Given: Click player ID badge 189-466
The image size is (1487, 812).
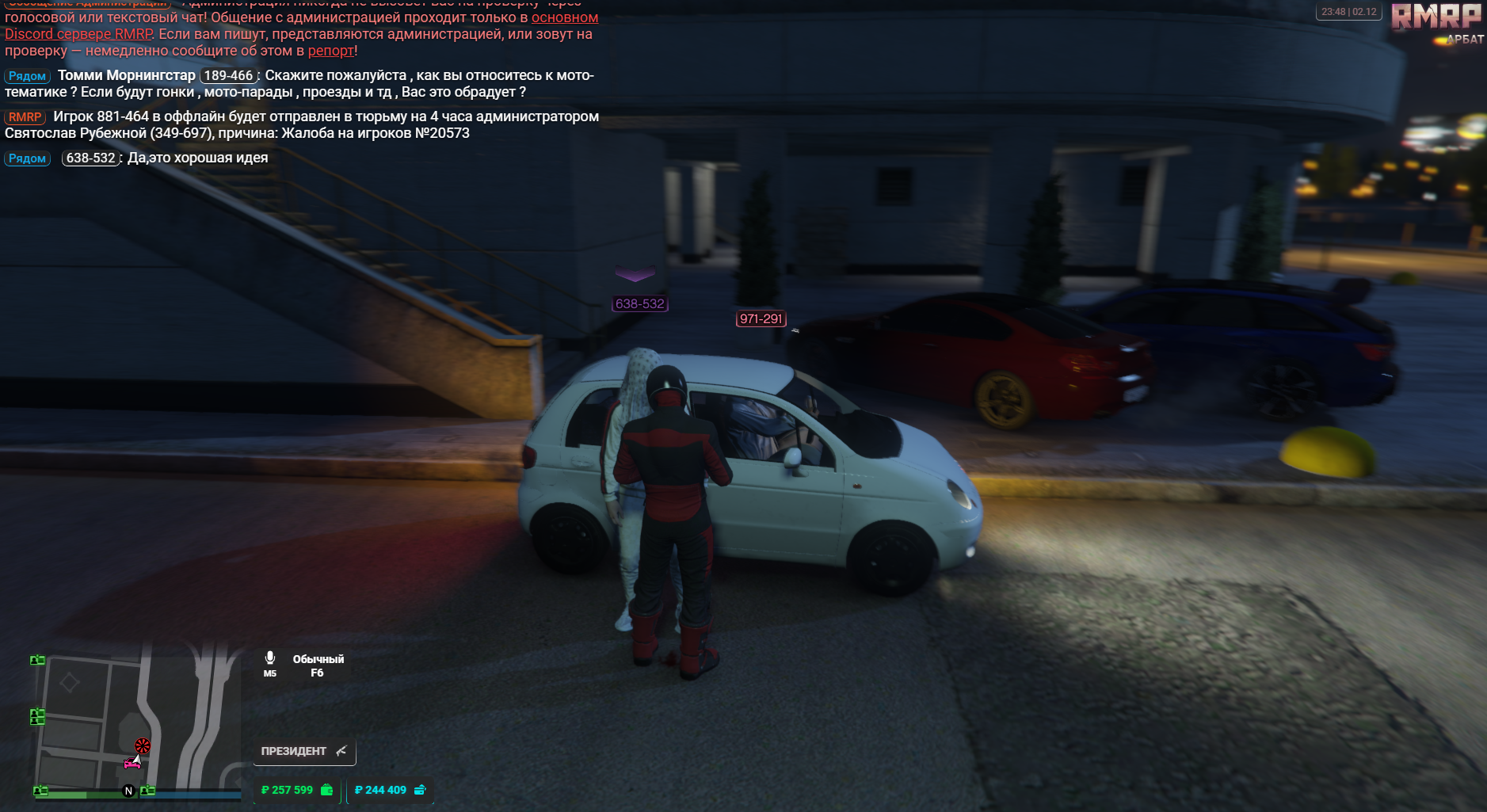Looking at the screenshot, I should 228,75.
